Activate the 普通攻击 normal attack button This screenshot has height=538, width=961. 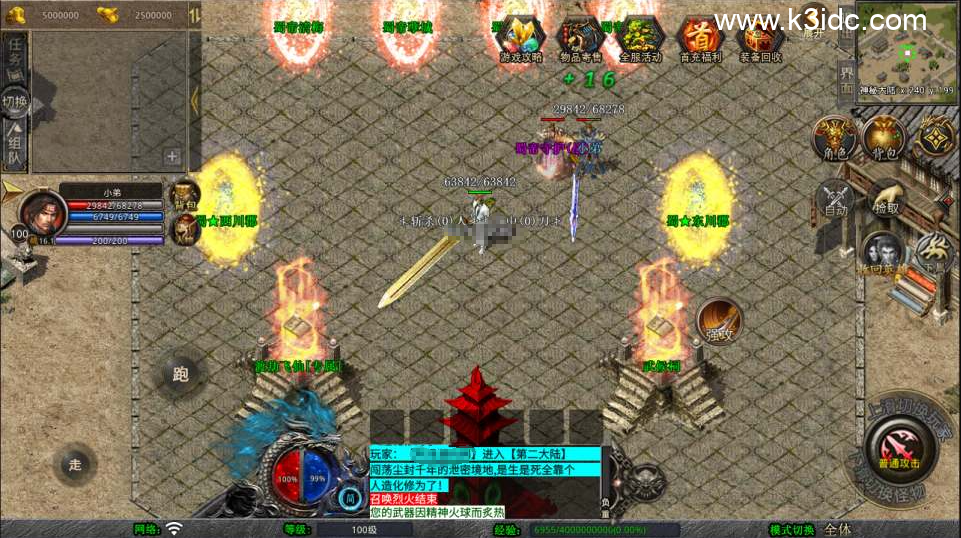pos(899,446)
